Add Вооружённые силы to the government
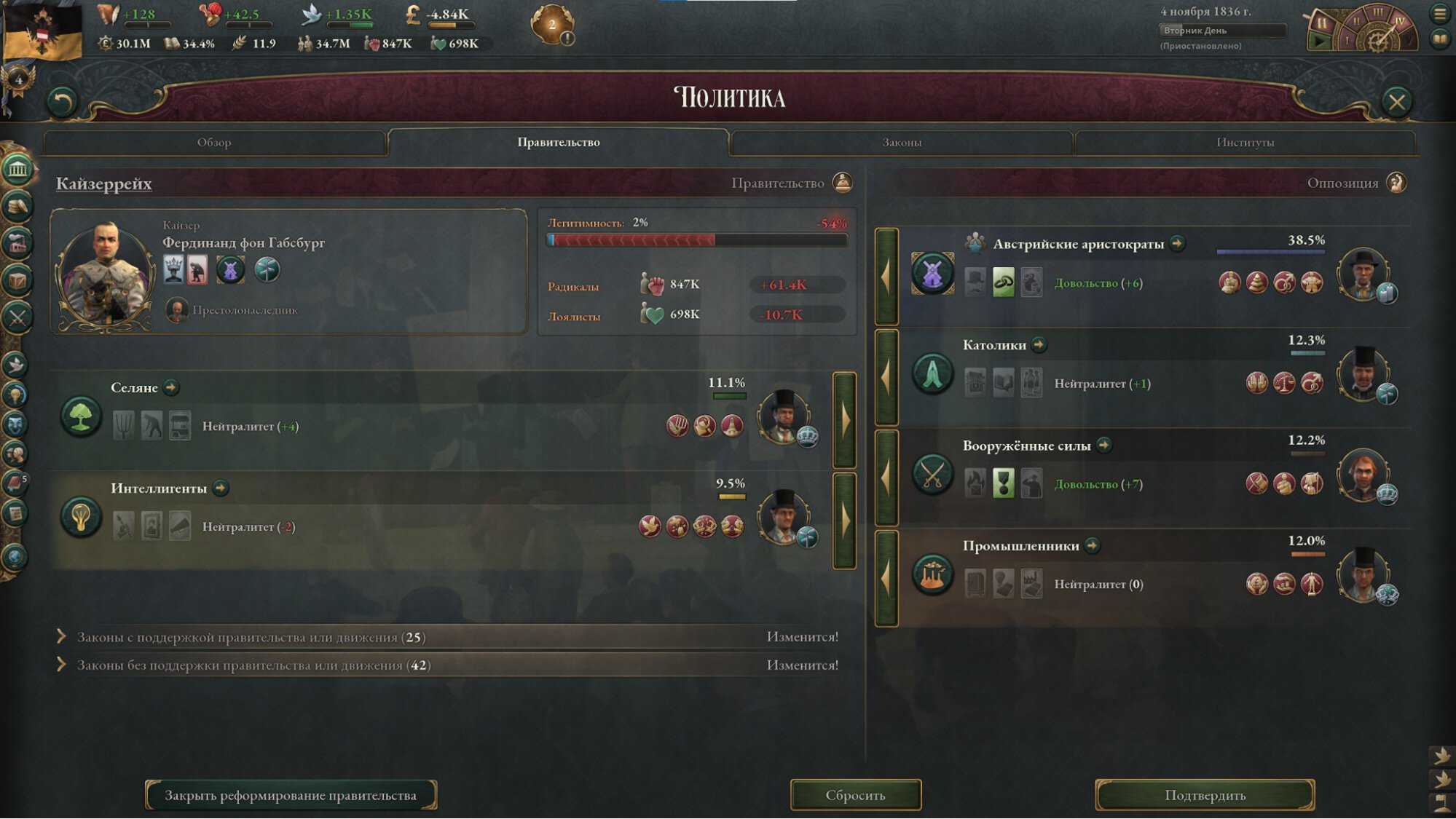 point(886,478)
